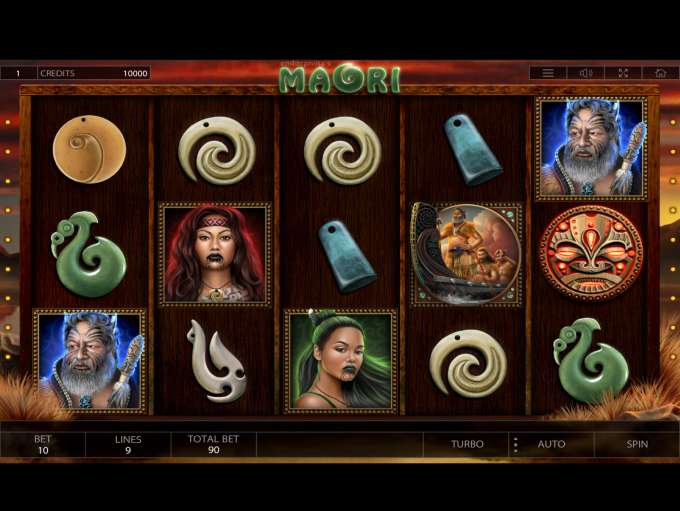Image resolution: width=680 pixels, height=511 pixels.
Task: Spin the reels
Action: click(637, 444)
